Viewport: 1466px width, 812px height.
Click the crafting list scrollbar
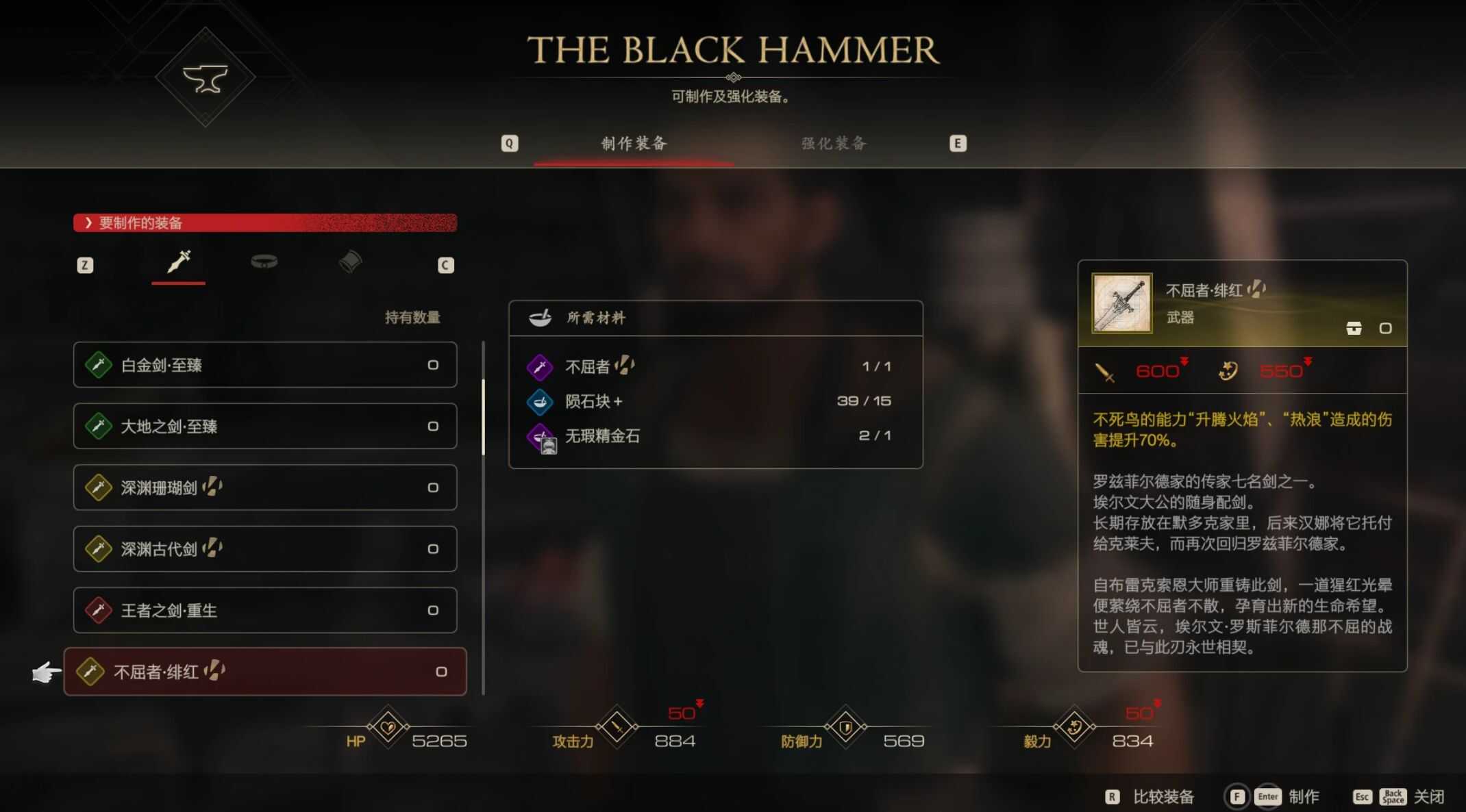(x=484, y=418)
